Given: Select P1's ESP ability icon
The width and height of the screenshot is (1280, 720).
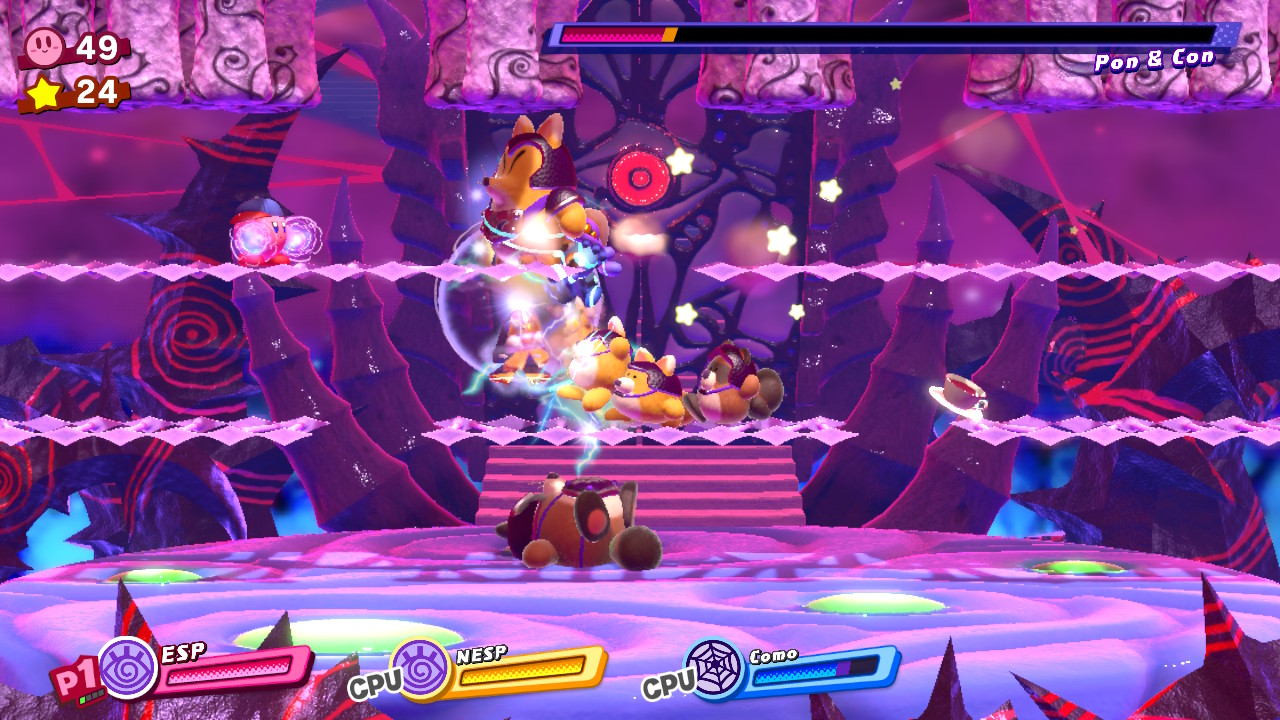Looking at the screenshot, I should (128, 668).
